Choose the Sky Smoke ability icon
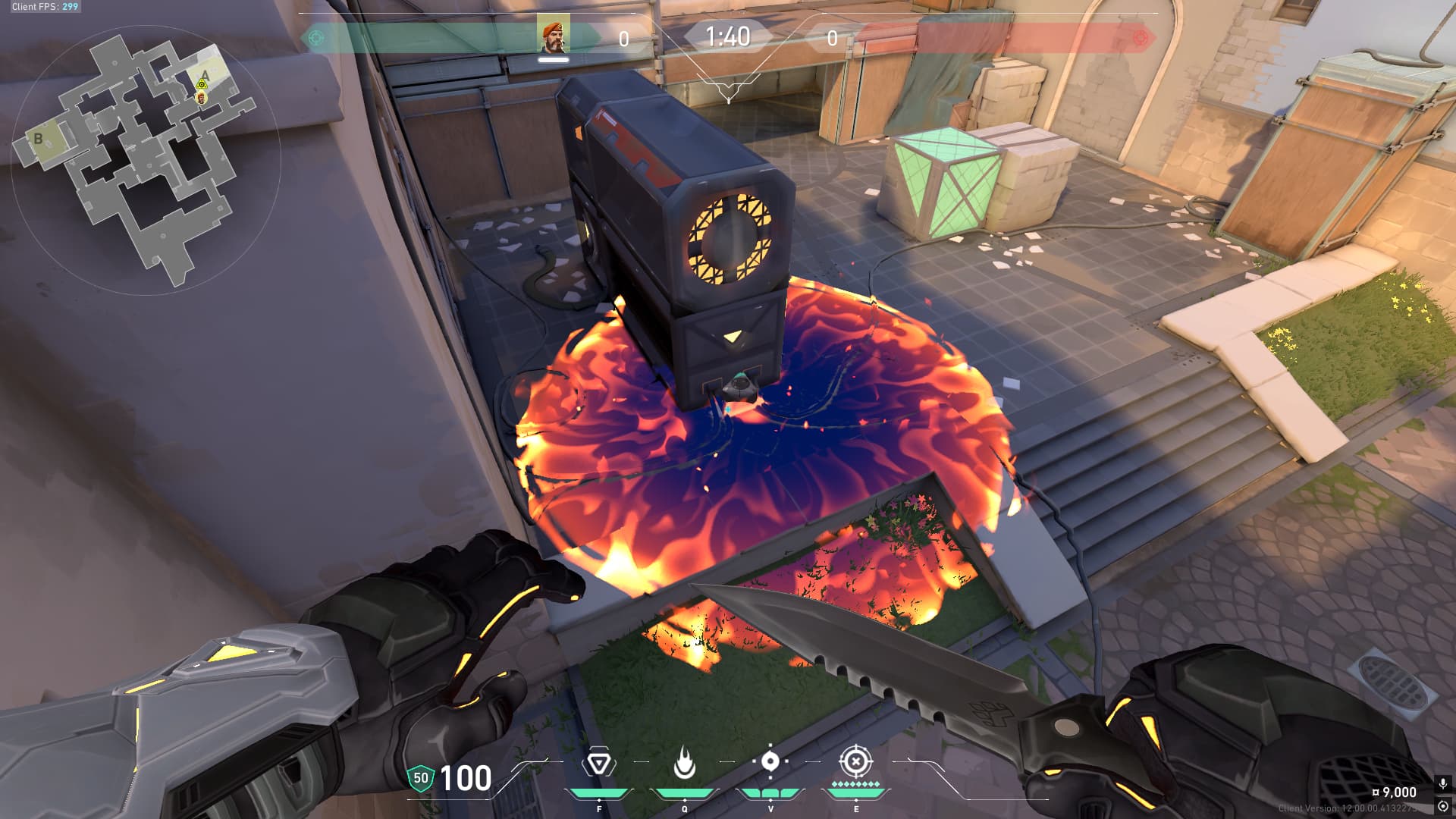This screenshot has height=819, width=1456. 770,761
